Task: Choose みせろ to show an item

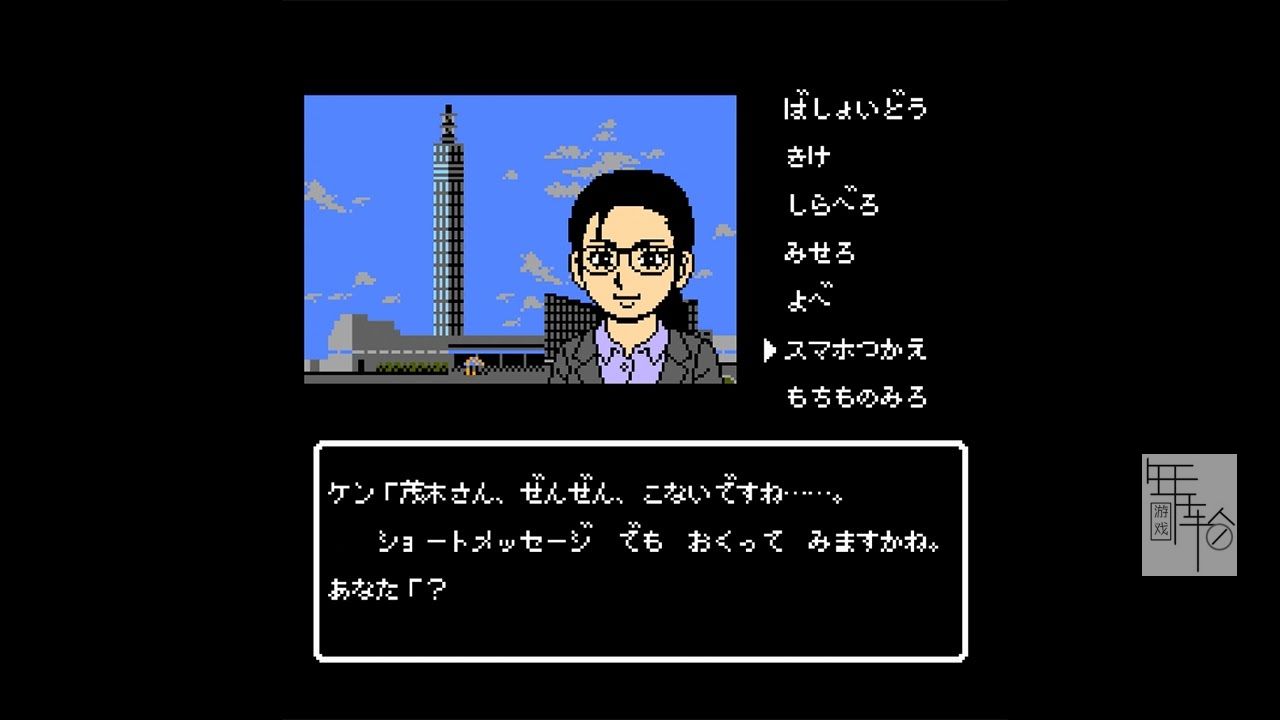Action: [x=820, y=253]
